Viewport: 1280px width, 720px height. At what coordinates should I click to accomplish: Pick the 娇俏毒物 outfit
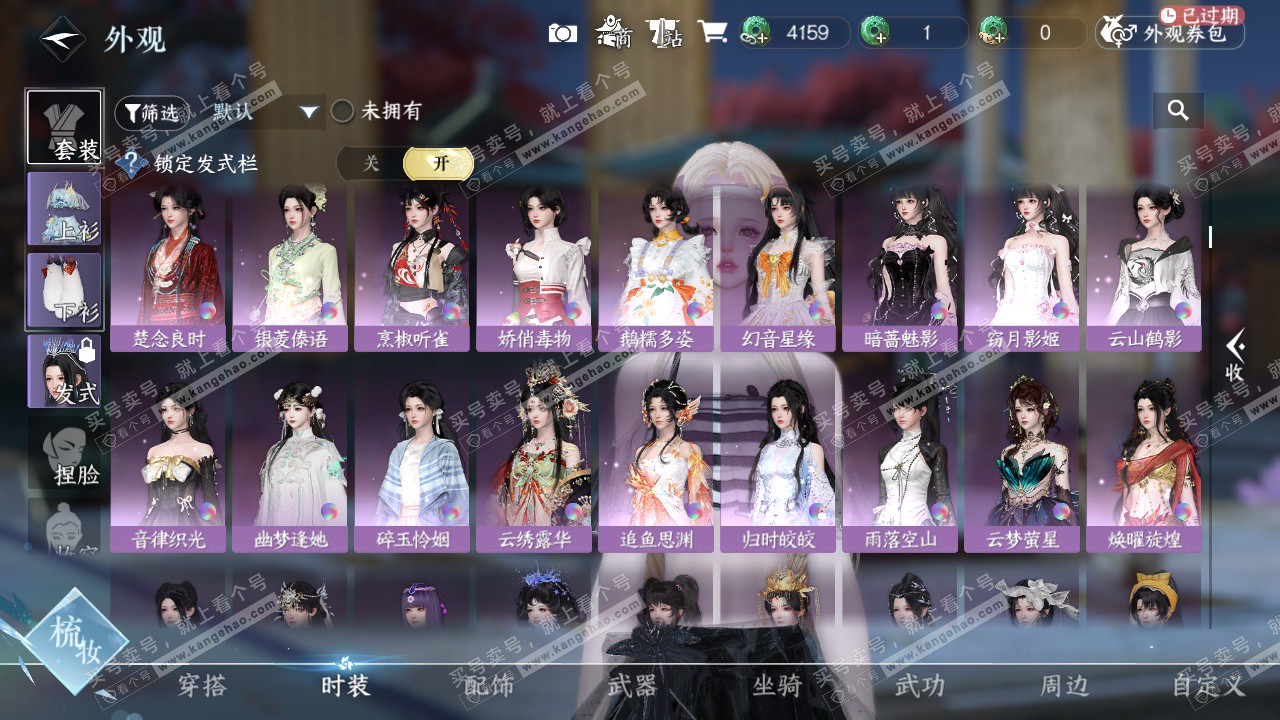(x=534, y=265)
